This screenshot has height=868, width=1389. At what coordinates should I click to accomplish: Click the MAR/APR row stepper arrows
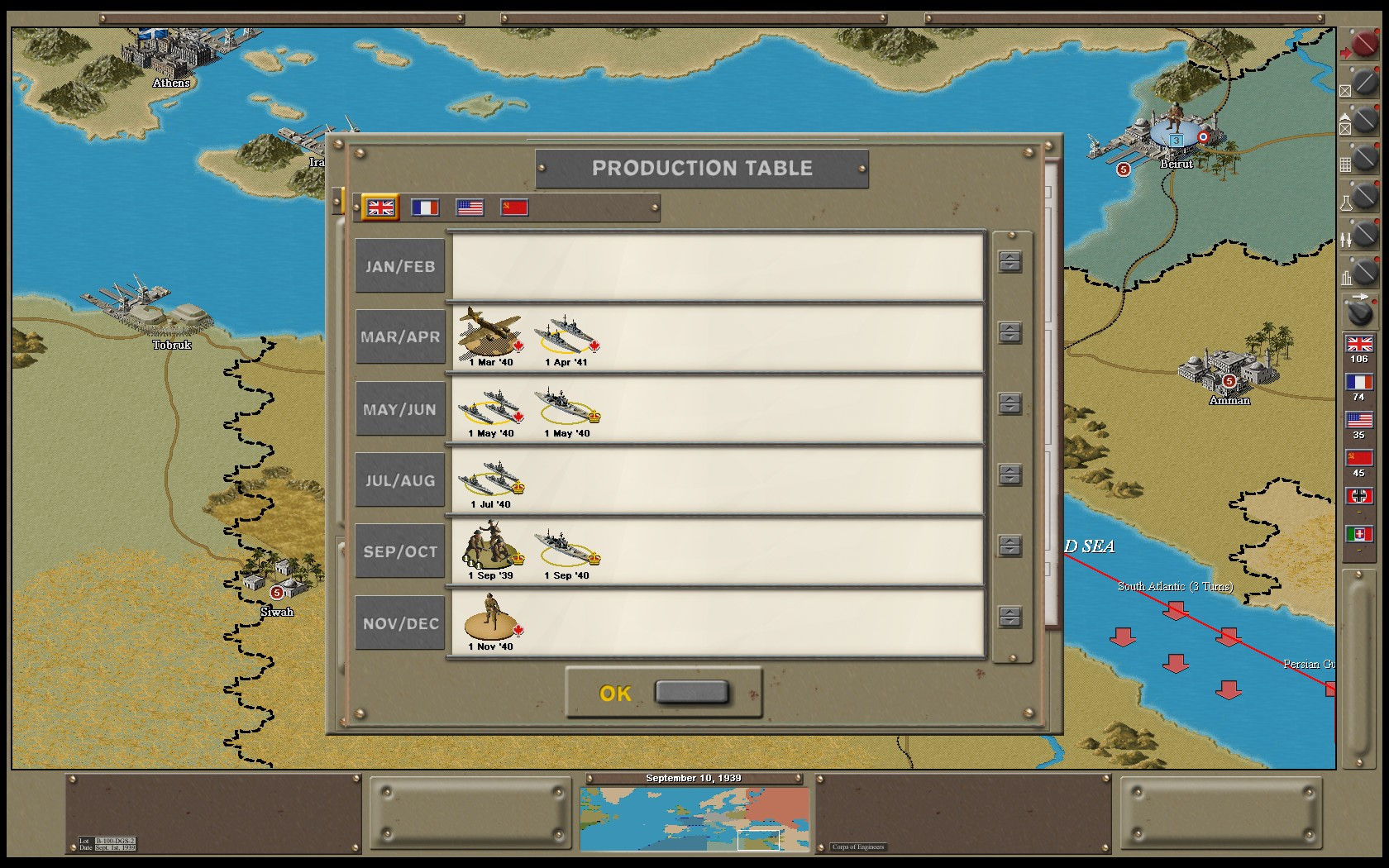1009,332
